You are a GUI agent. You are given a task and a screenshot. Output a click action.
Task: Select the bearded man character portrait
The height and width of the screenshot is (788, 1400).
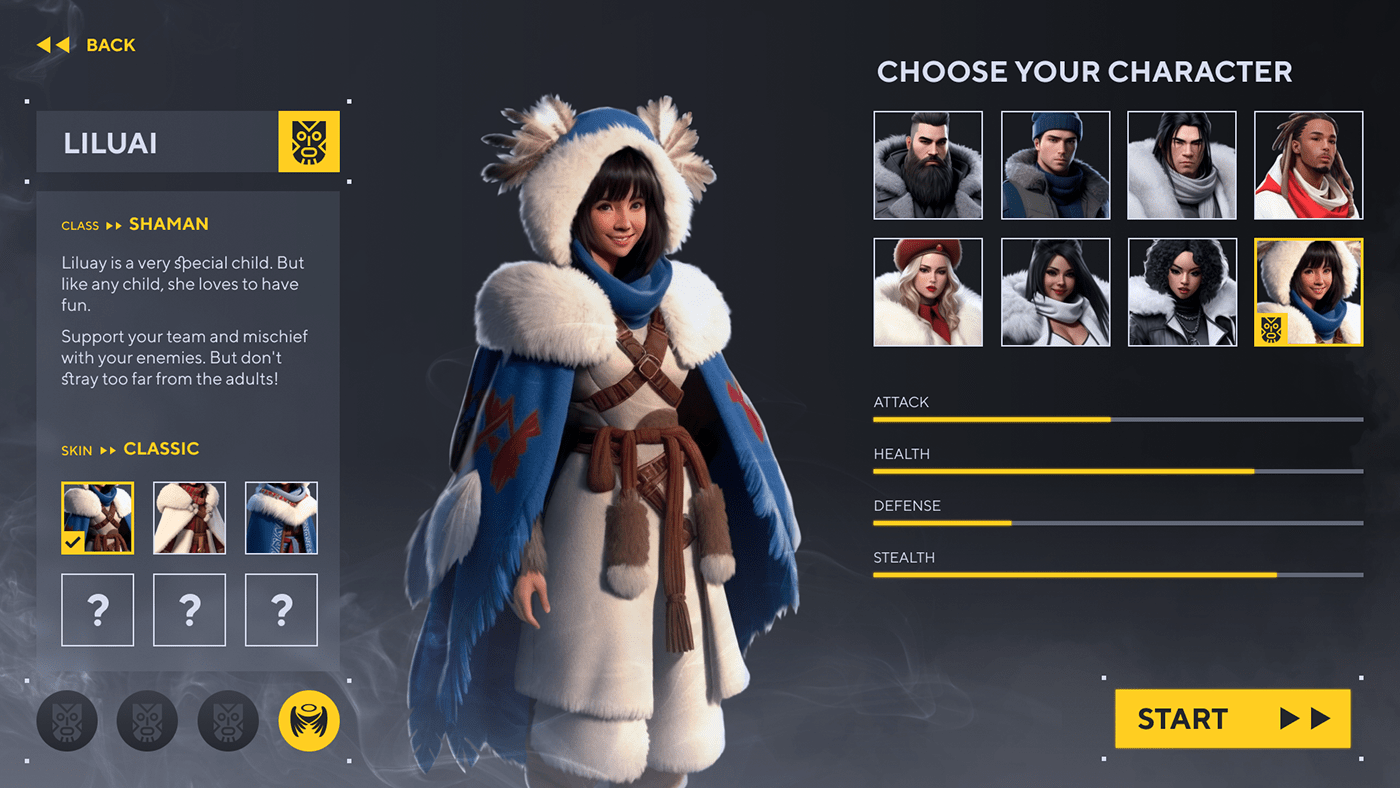928,165
